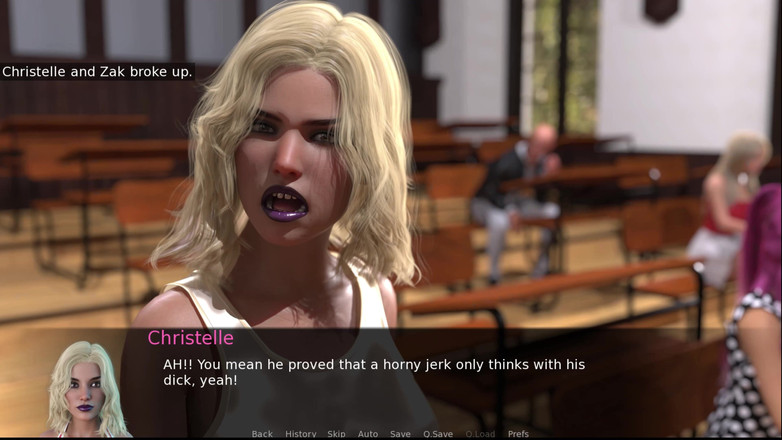Quick save with Q.Save

pos(438,434)
